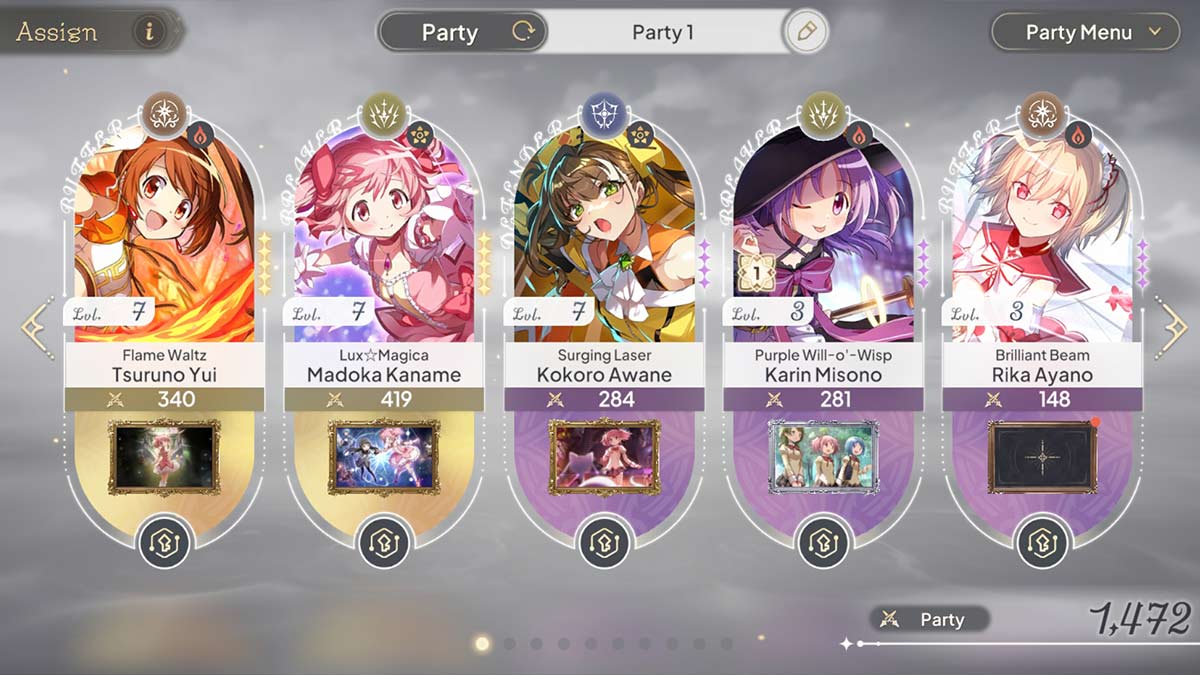The width and height of the screenshot is (1200, 675).
Task: Select Rika Ayano character card
Action: point(1042,240)
